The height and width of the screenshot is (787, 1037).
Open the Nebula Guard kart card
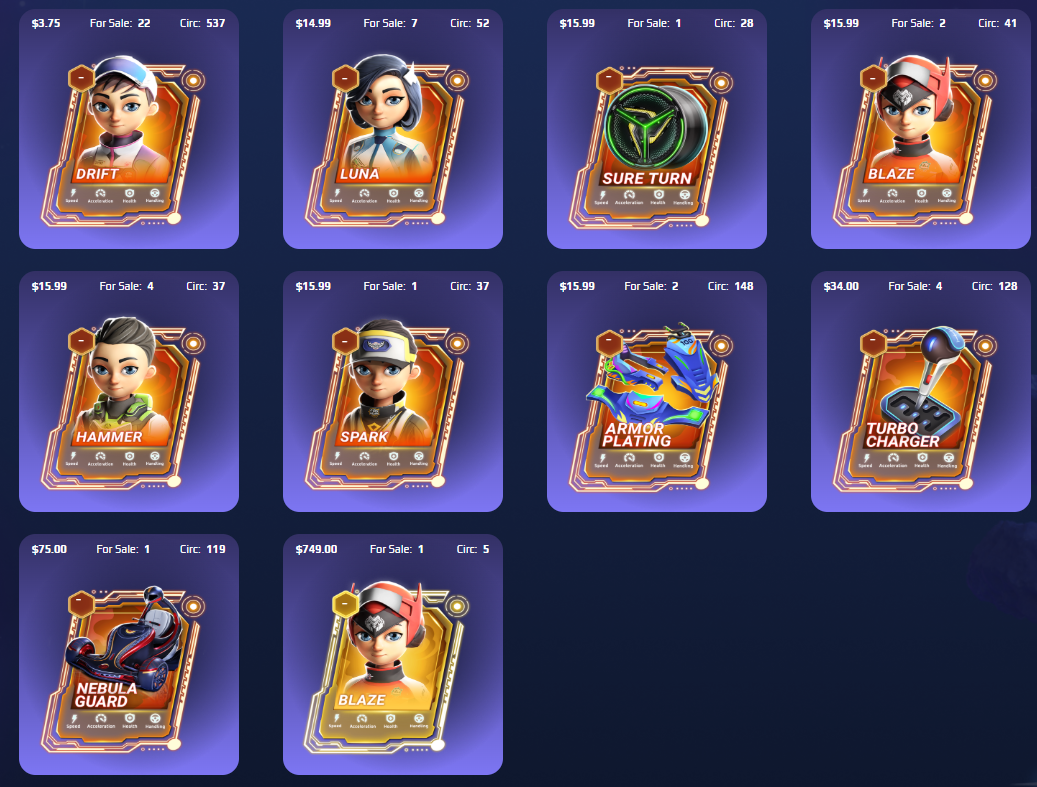128,663
